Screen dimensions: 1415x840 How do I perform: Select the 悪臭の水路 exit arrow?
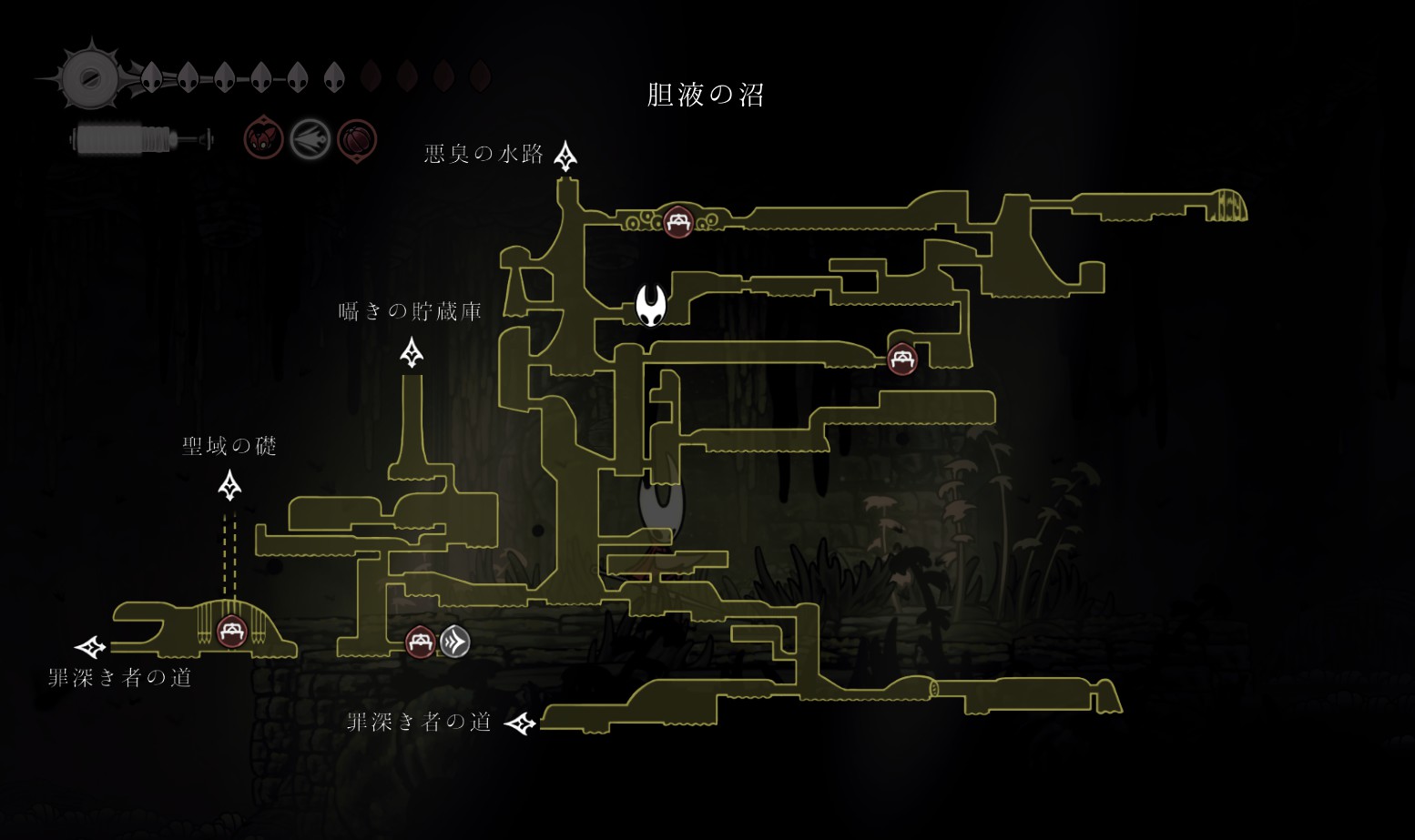pyautogui.click(x=565, y=156)
